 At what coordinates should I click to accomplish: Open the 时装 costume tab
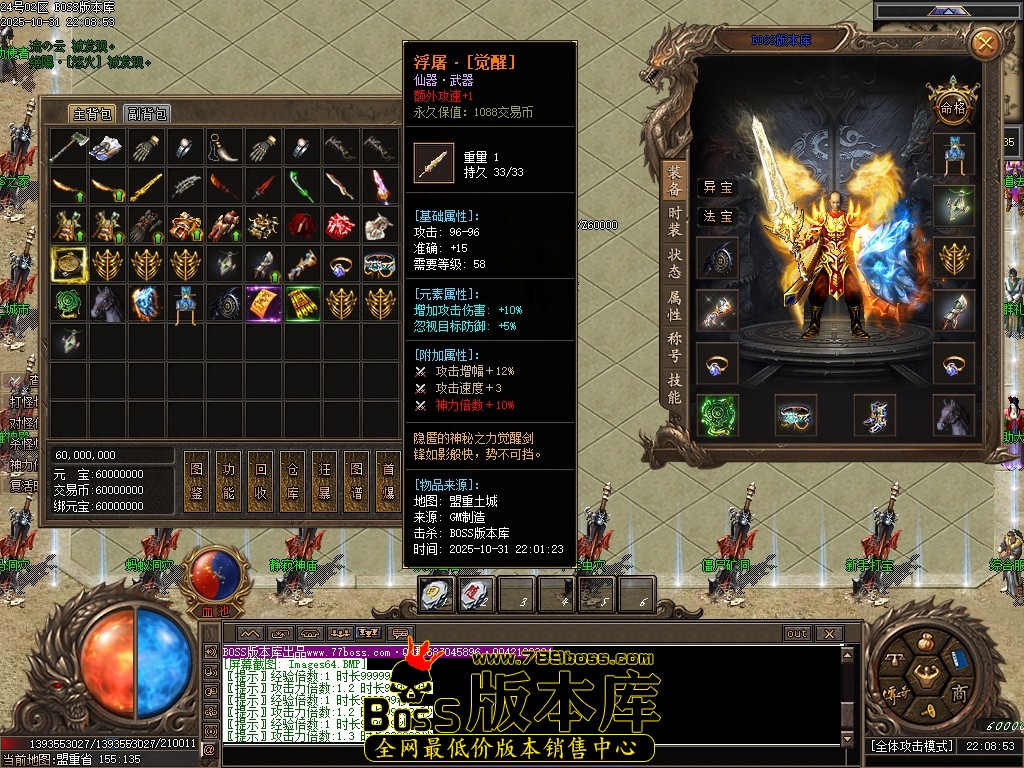[675, 223]
